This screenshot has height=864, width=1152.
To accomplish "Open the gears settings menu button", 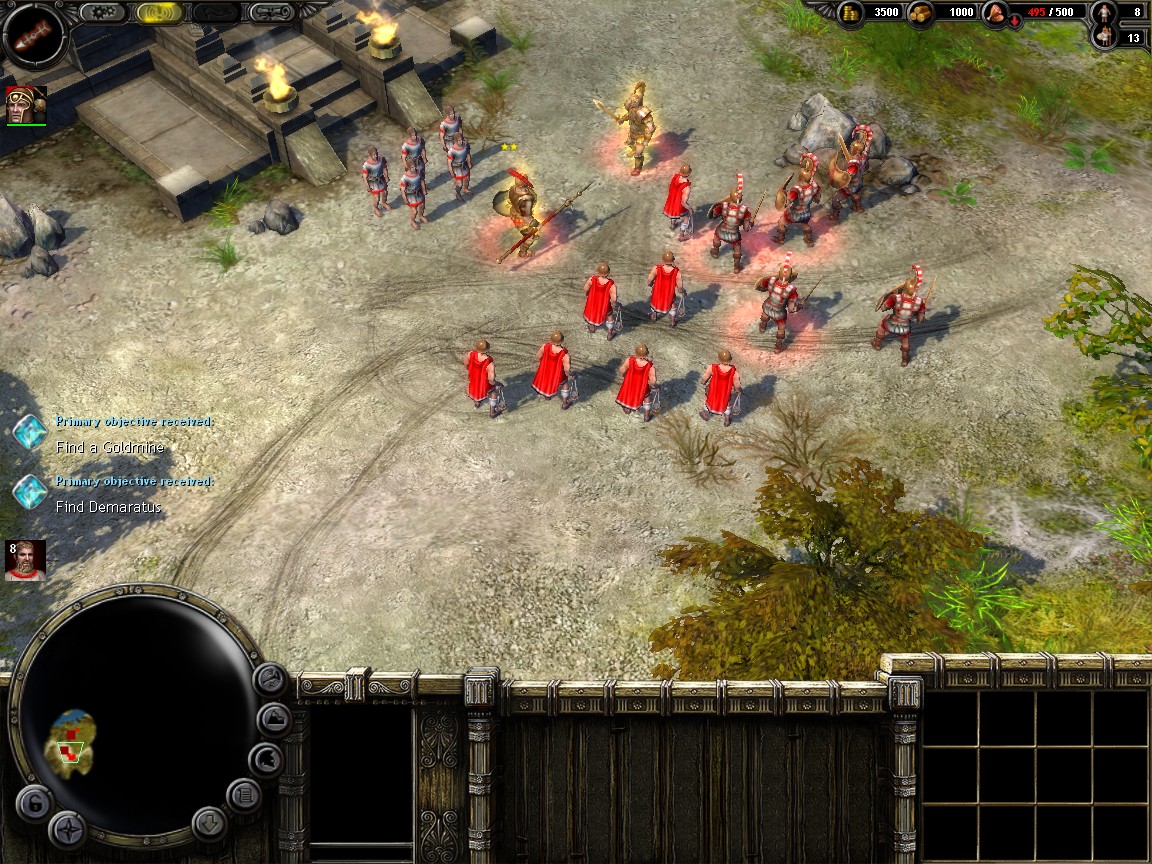I will click(x=103, y=13).
